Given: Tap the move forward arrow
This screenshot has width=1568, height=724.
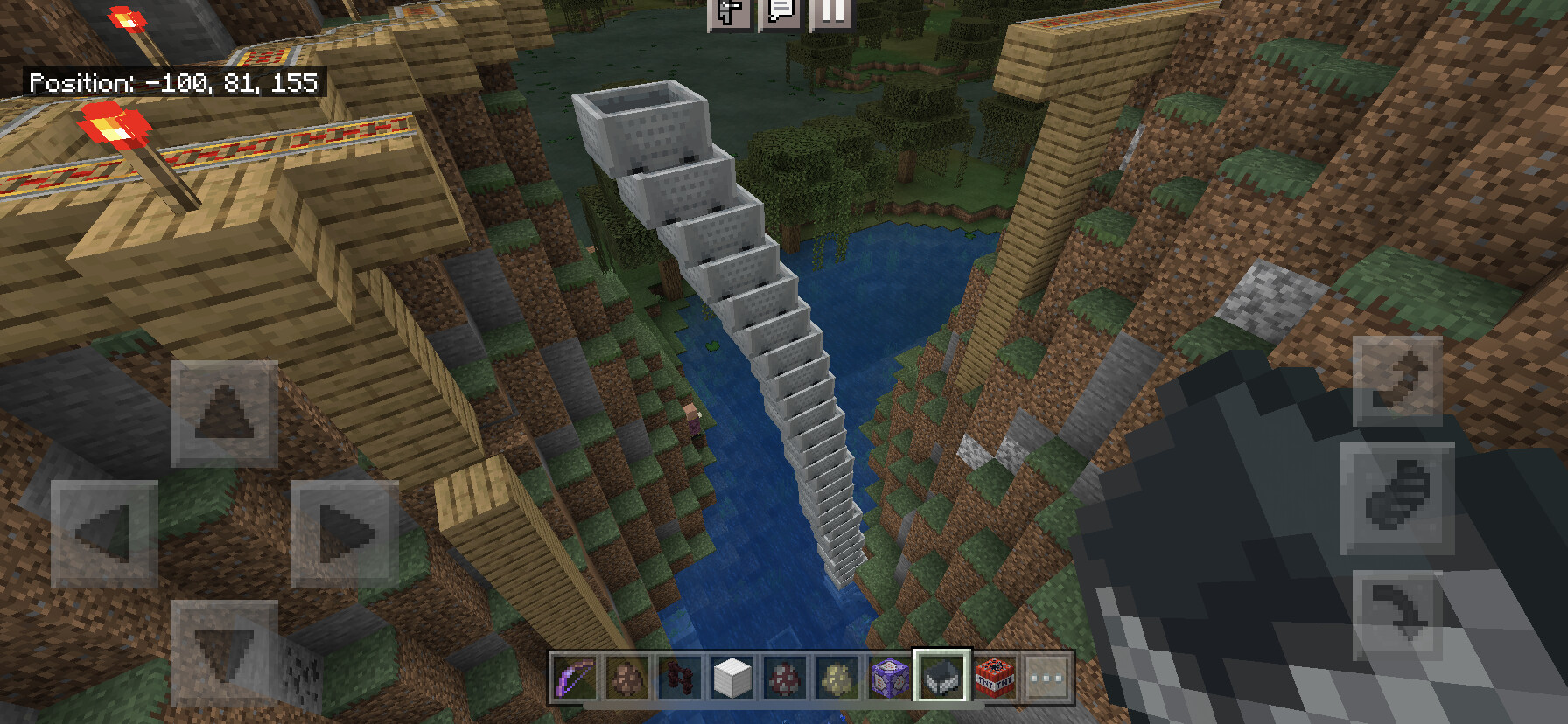Looking at the screenshot, I should click(x=224, y=414).
